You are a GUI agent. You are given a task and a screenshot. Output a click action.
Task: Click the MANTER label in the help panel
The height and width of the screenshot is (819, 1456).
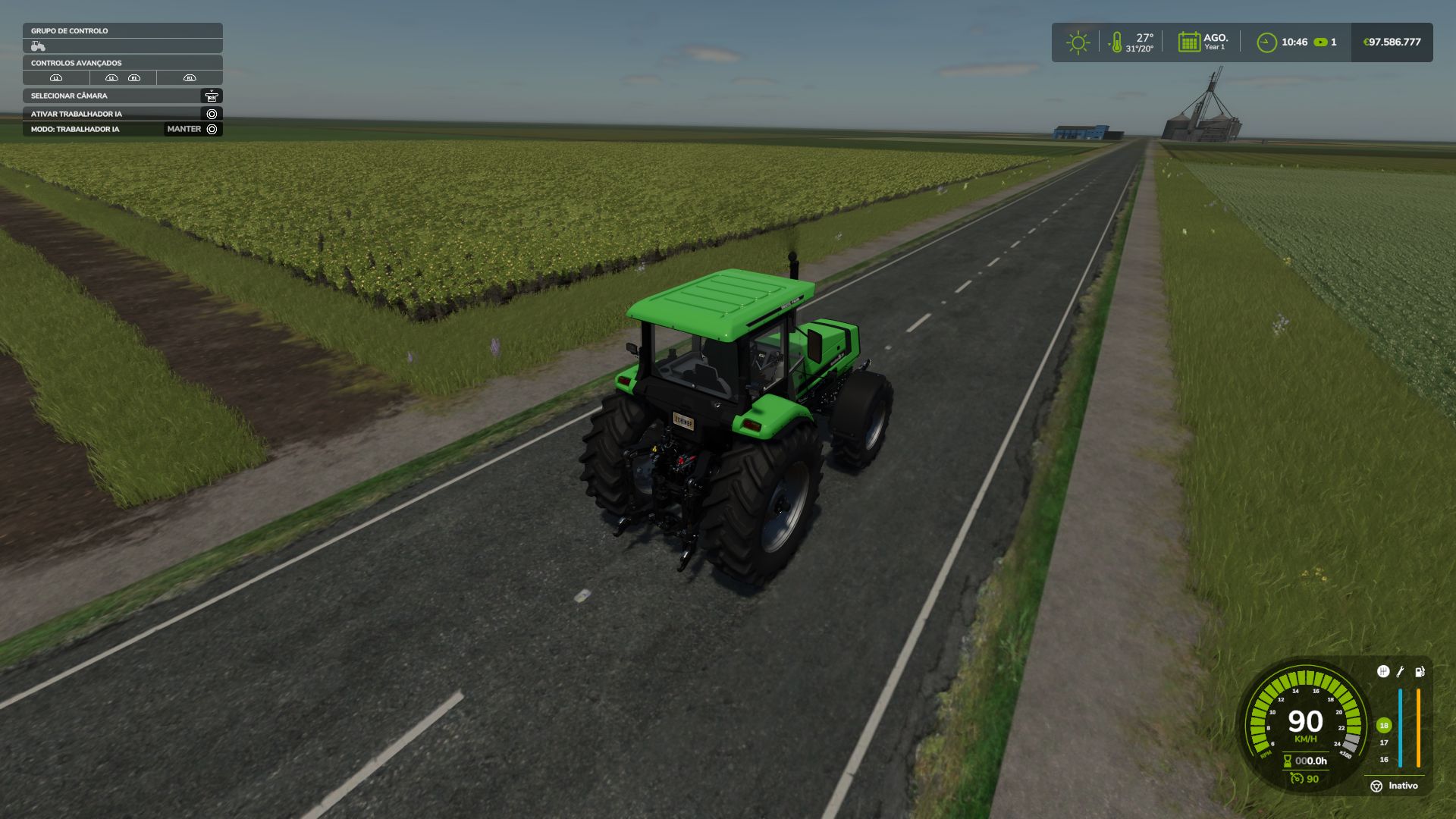182,129
